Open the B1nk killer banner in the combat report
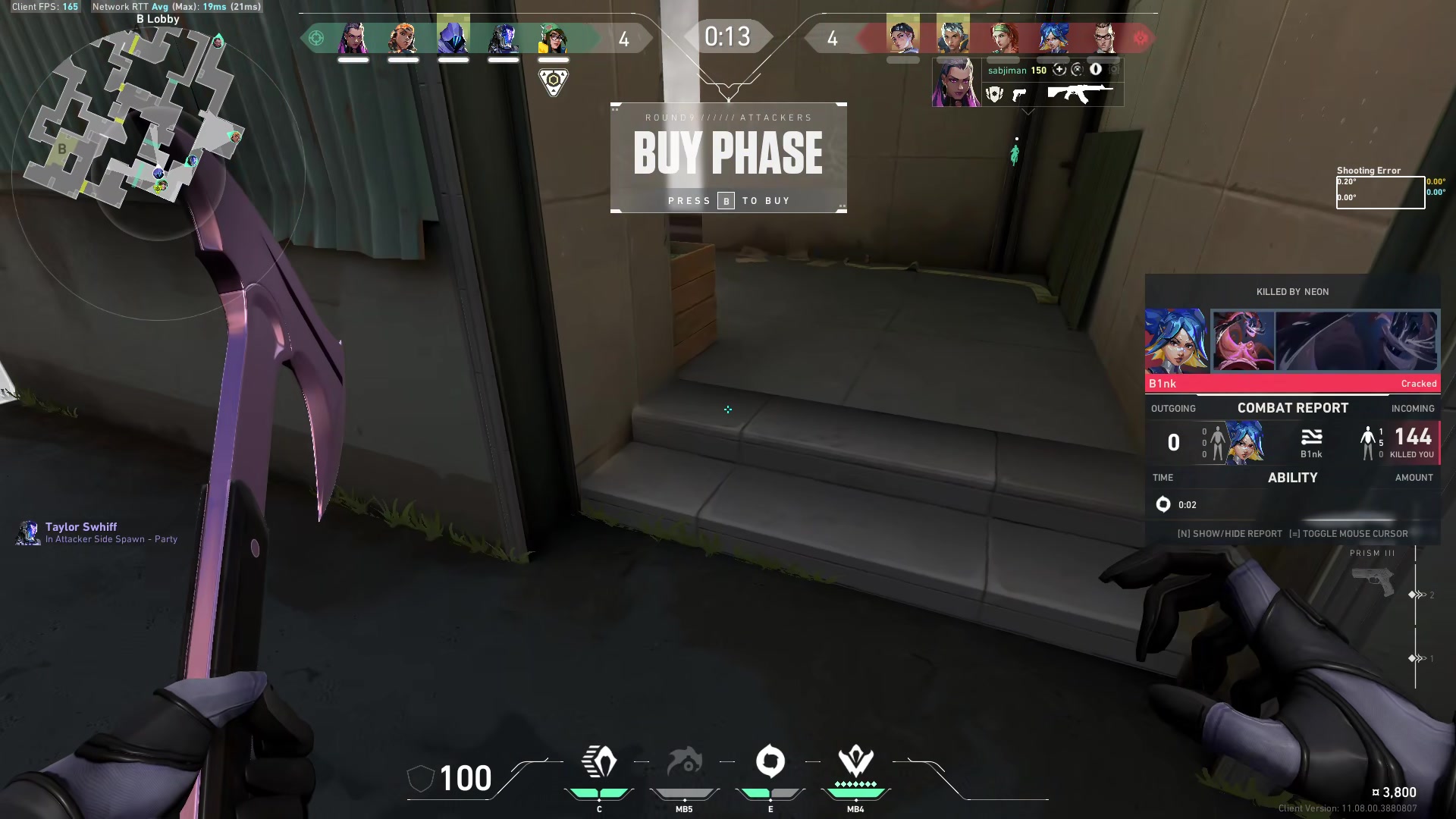The image size is (1456, 819). (x=1292, y=350)
